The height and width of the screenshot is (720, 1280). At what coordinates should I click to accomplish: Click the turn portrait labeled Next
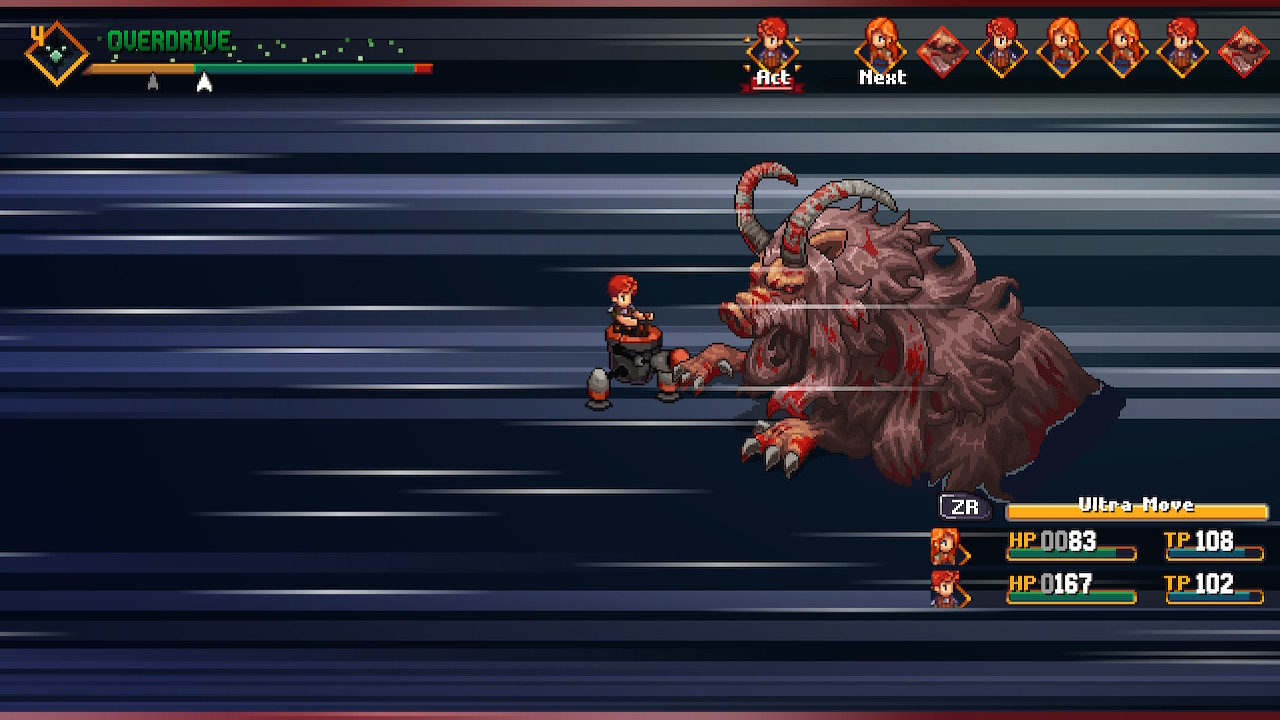881,45
